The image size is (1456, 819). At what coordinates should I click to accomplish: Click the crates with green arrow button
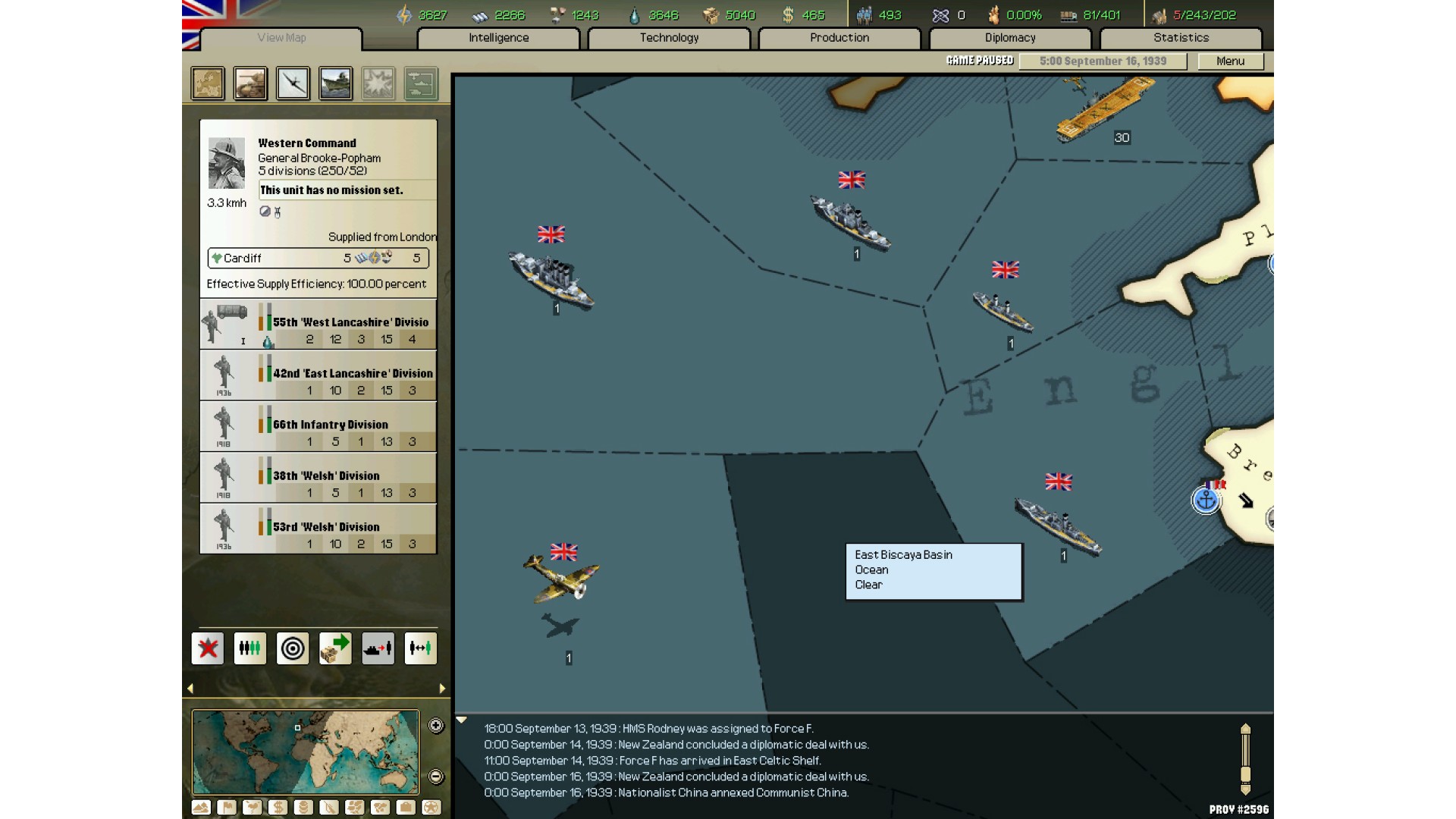click(x=335, y=648)
